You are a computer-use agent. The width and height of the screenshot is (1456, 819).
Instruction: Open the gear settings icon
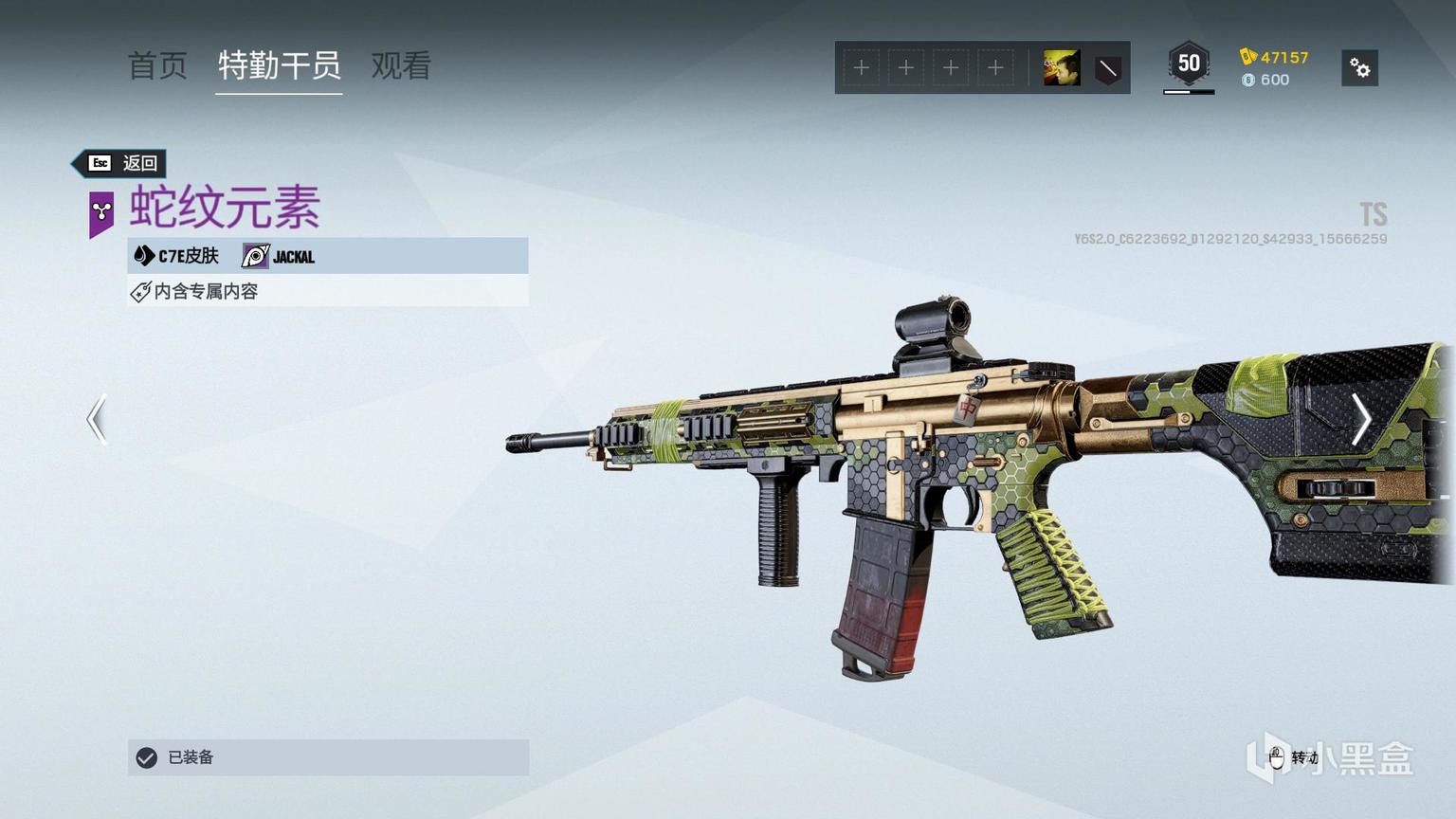click(x=1359, y=68)
